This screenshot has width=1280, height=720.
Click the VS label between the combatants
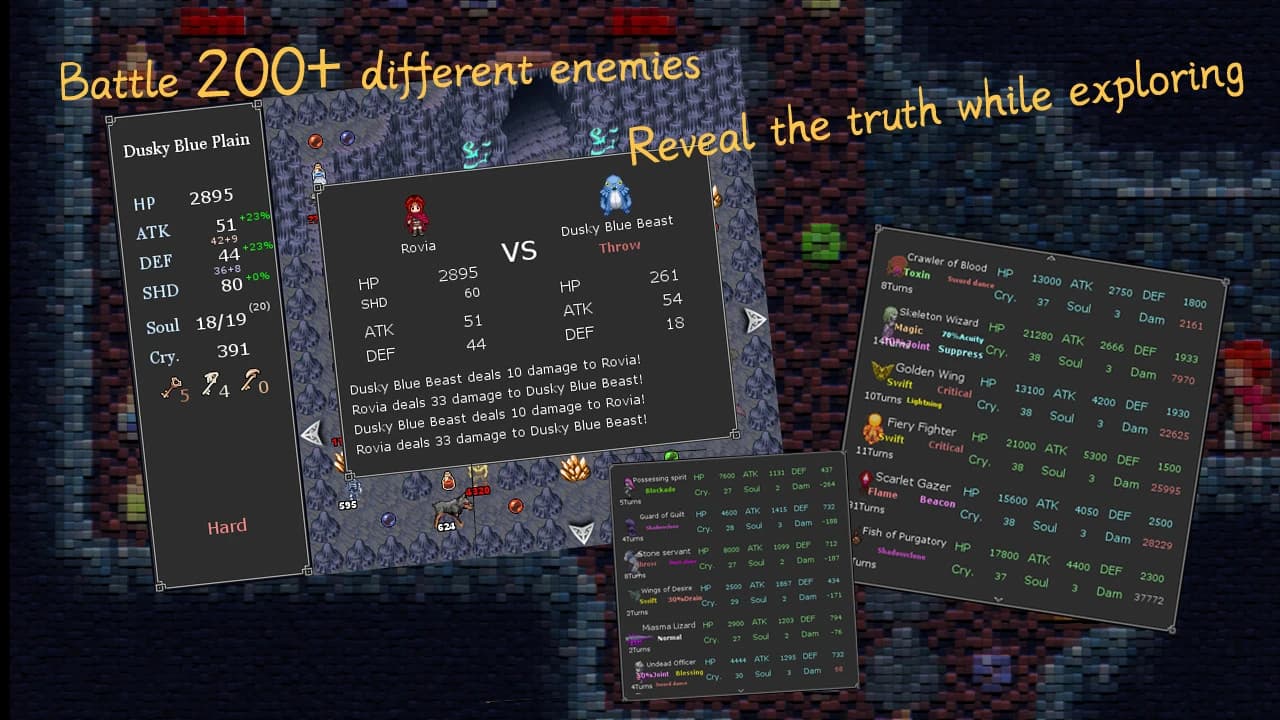517,251
